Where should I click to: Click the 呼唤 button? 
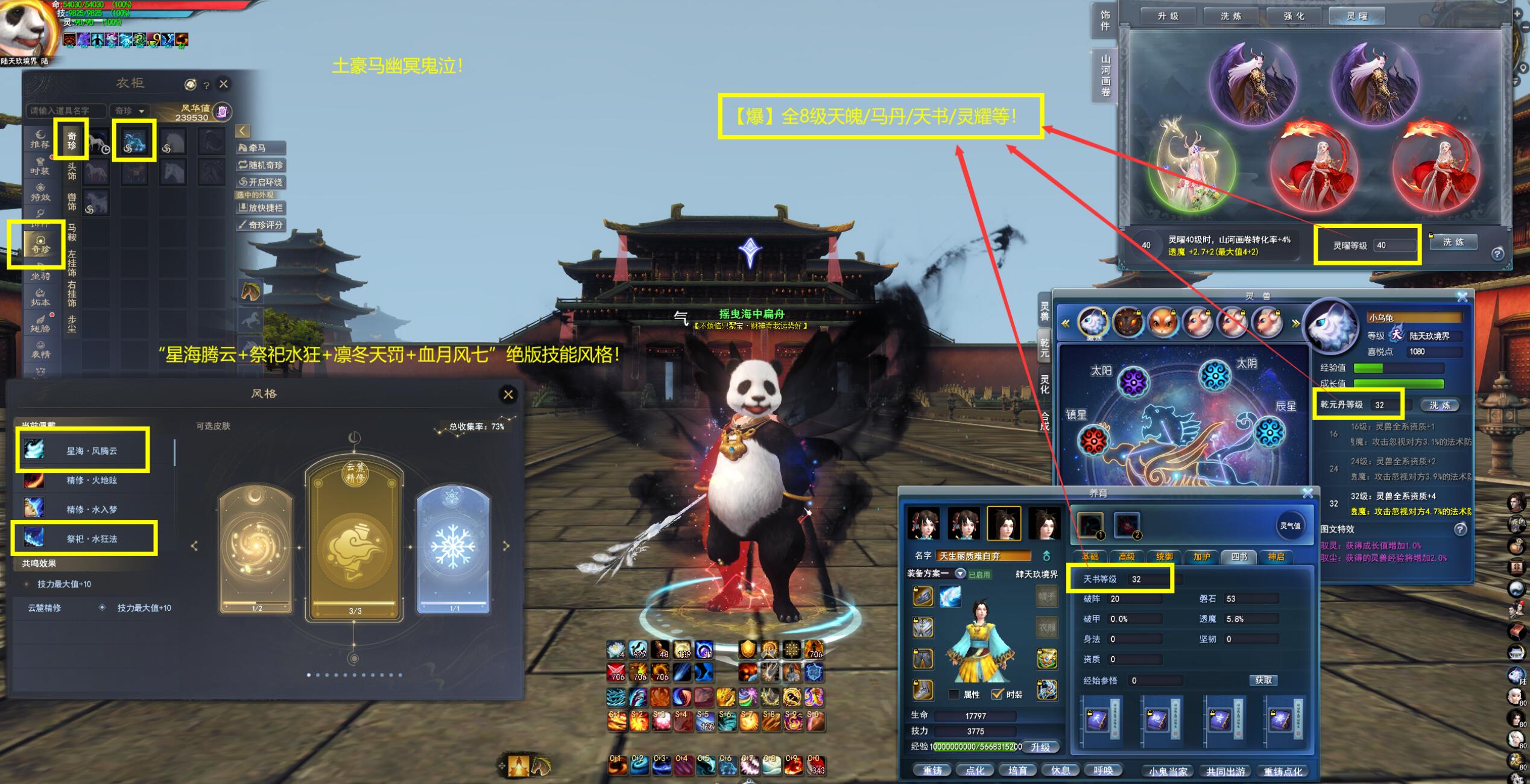1103,770
